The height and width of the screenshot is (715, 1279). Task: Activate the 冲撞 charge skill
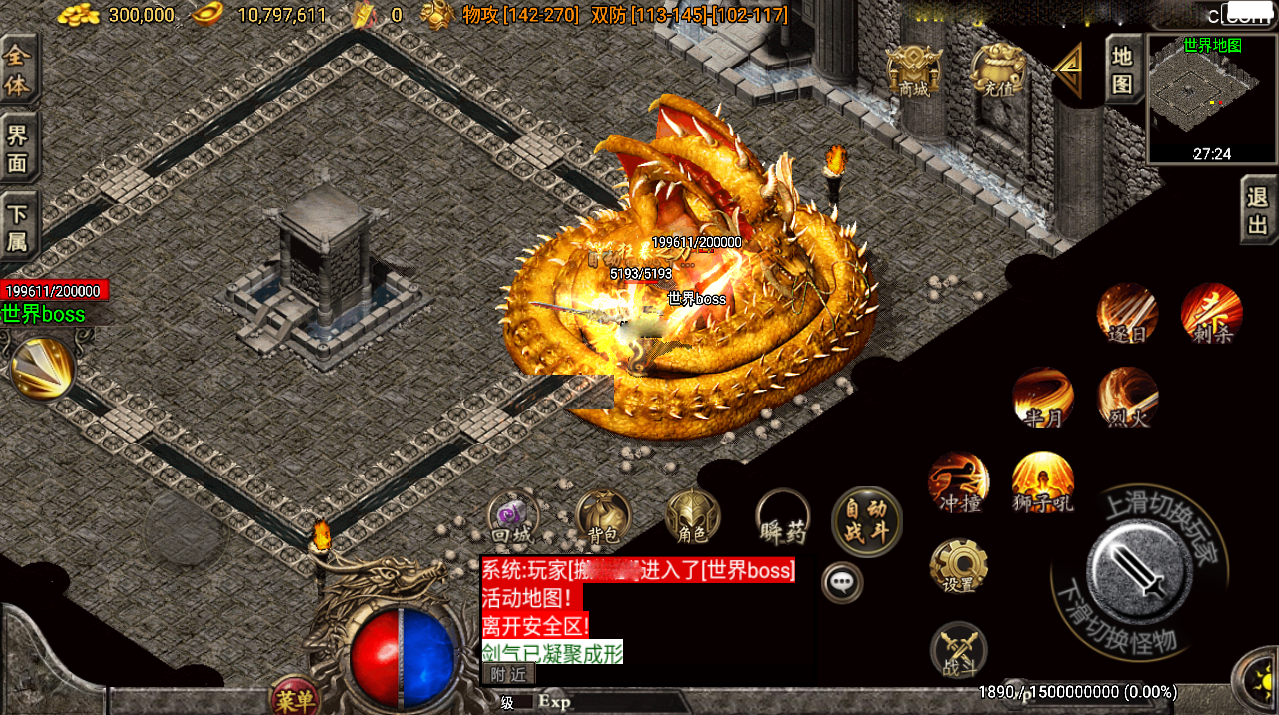click(958, 481)
